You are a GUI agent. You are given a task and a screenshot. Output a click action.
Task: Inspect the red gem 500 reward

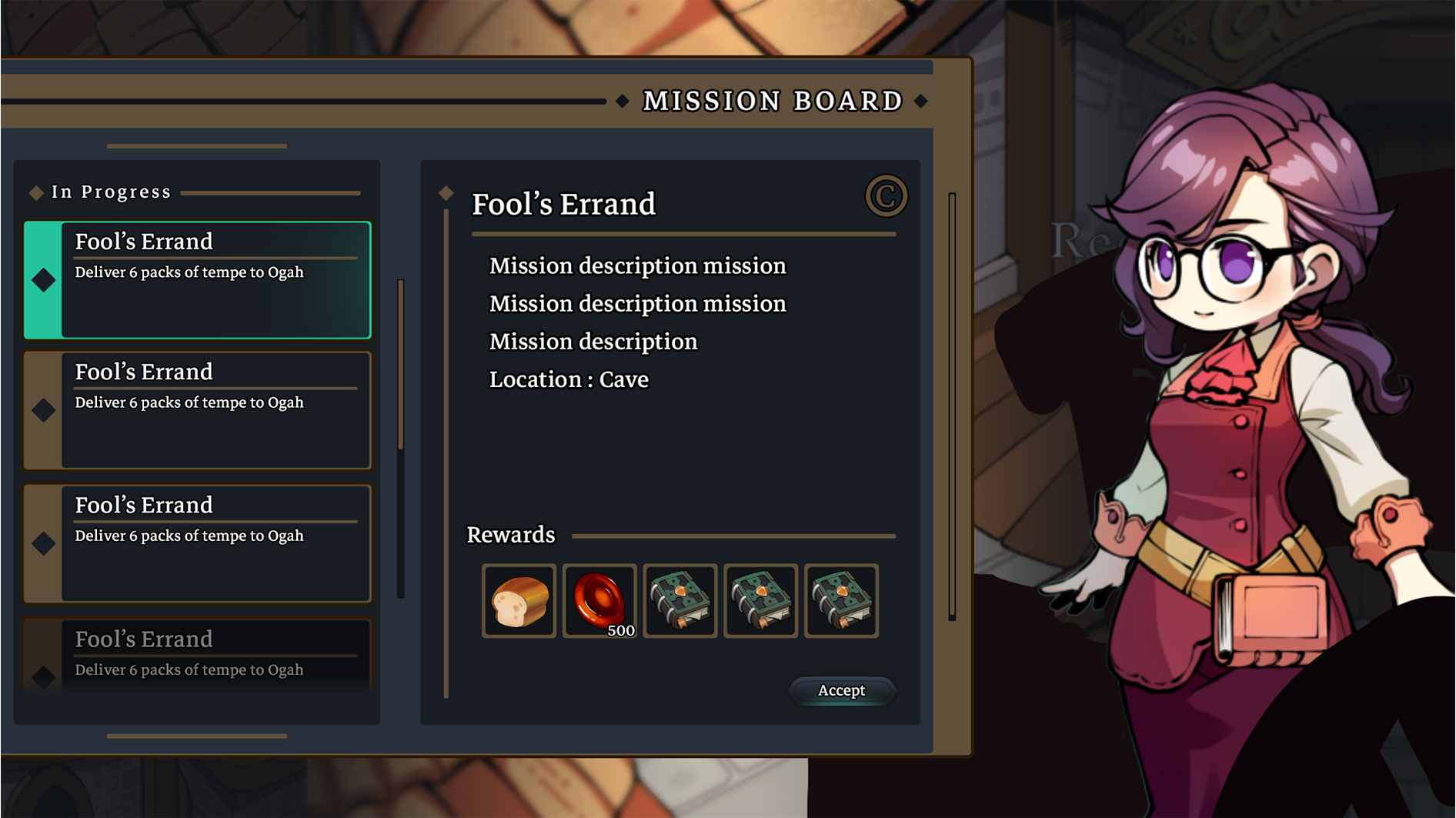click(x=599, y=601)
